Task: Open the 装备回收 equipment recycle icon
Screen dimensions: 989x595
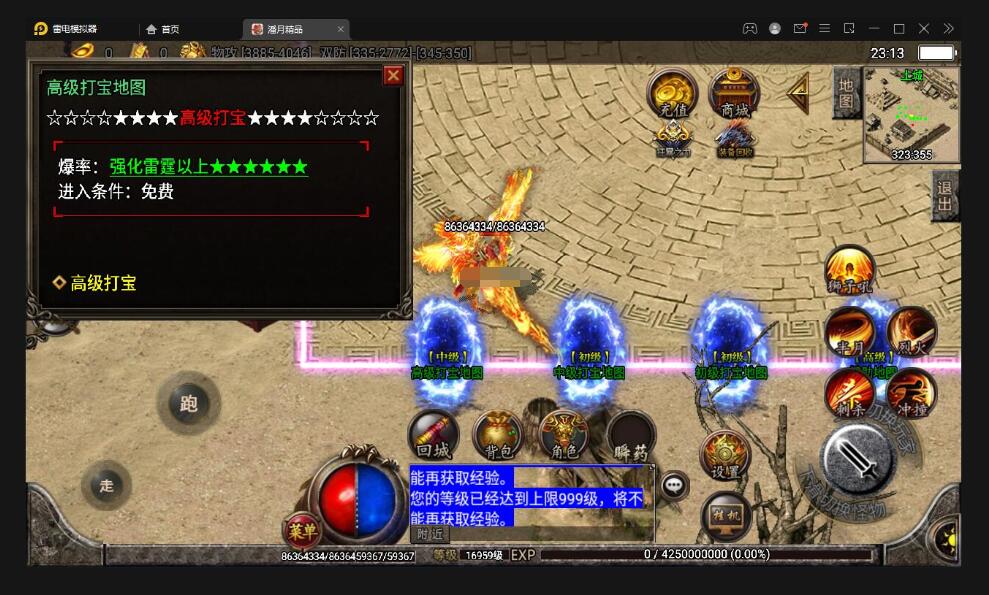Action: click(x=734, y=140)
